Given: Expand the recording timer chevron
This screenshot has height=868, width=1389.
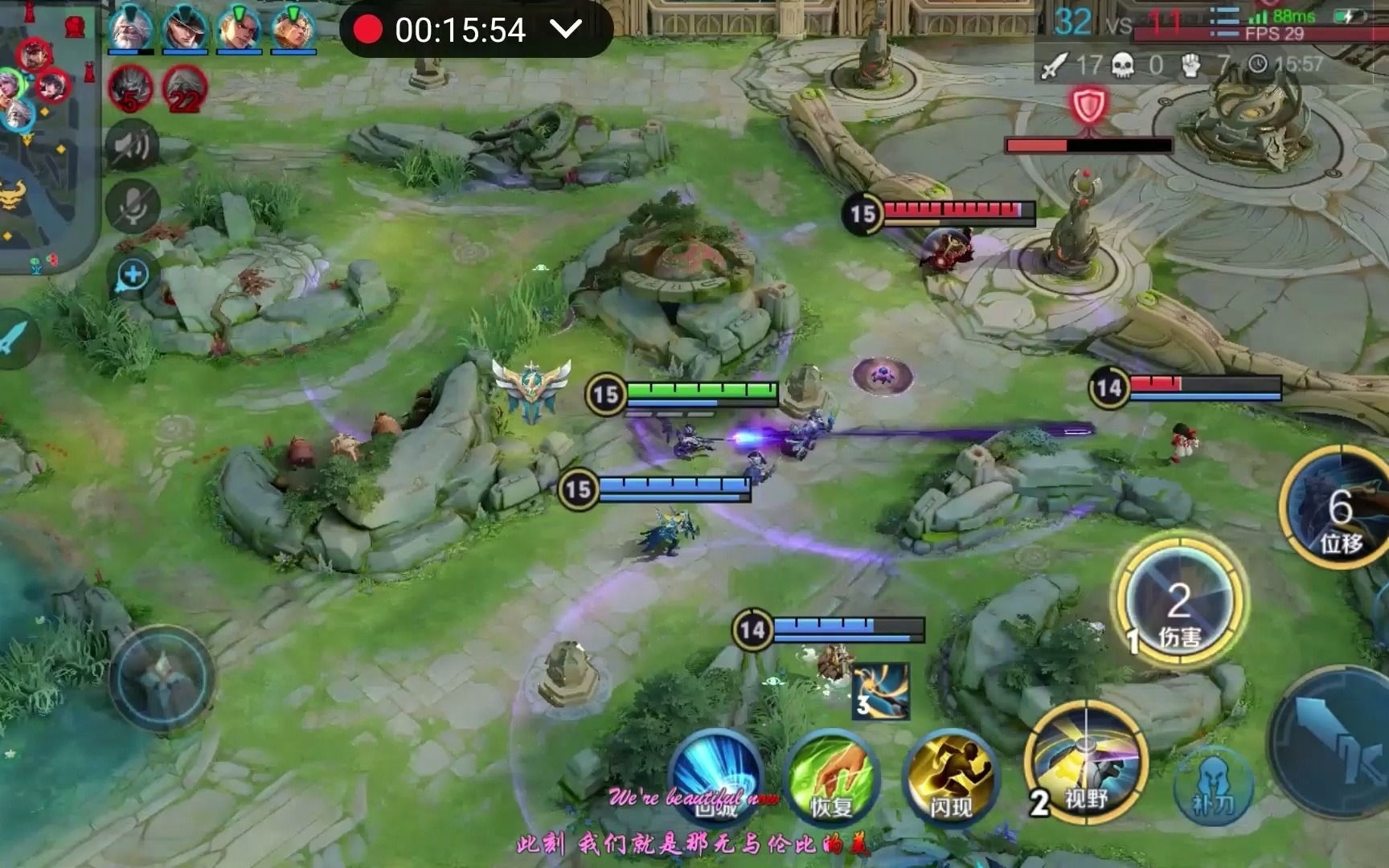Looking at the screenshot, I should (566, 30).
